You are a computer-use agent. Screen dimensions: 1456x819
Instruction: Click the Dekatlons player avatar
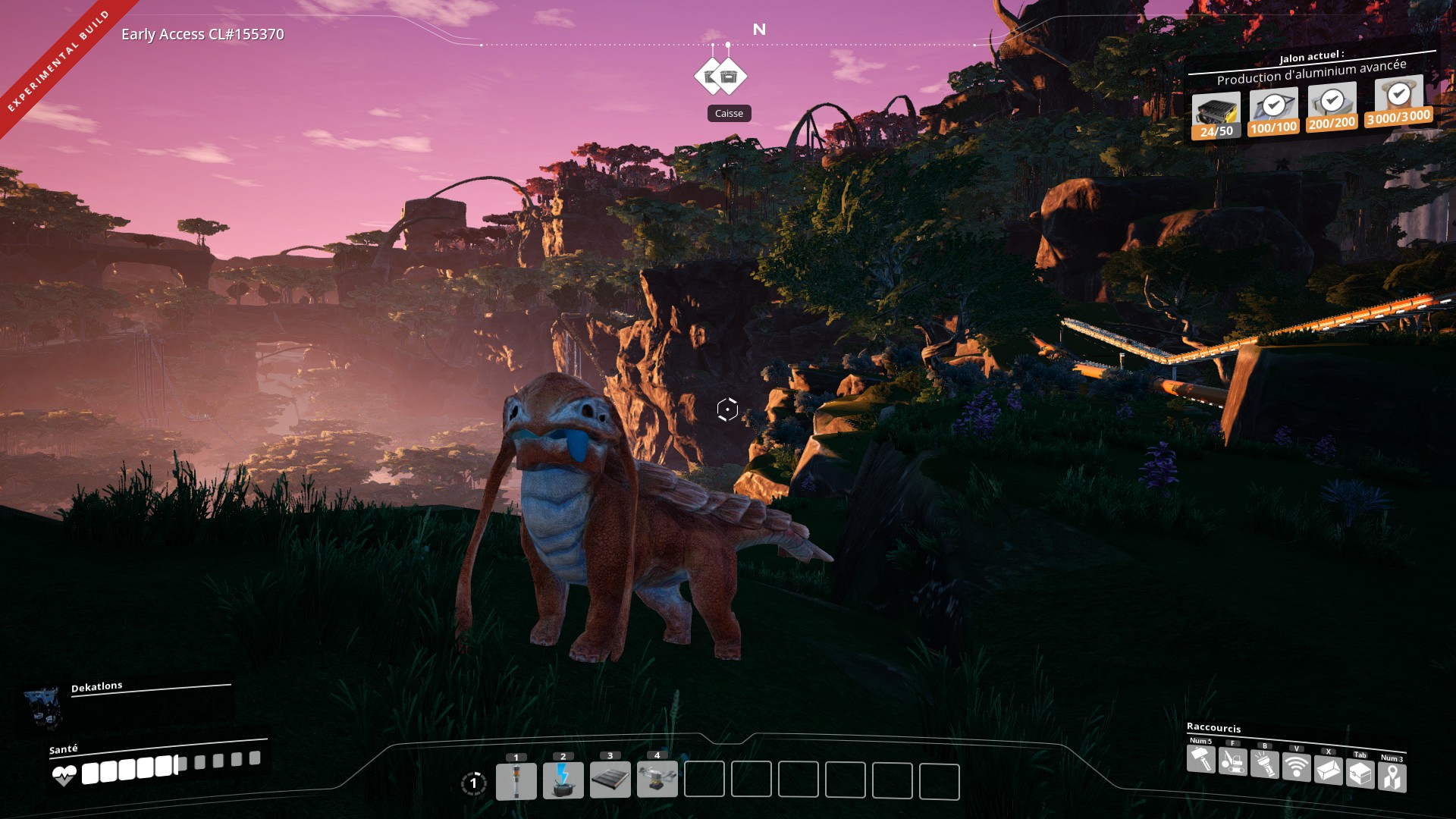click(42, 705)
